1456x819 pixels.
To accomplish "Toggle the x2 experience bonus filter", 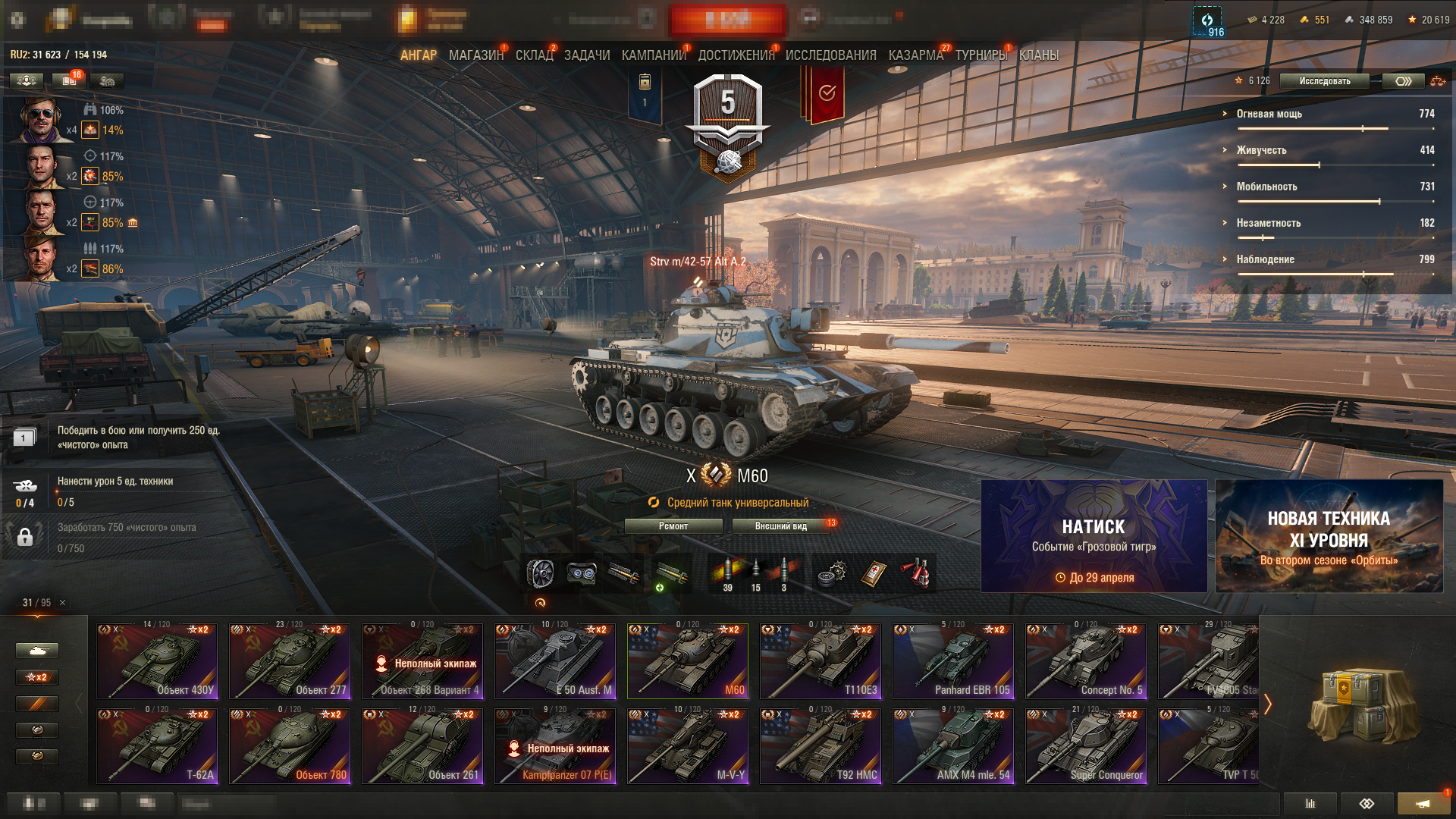I will (36, 677).
